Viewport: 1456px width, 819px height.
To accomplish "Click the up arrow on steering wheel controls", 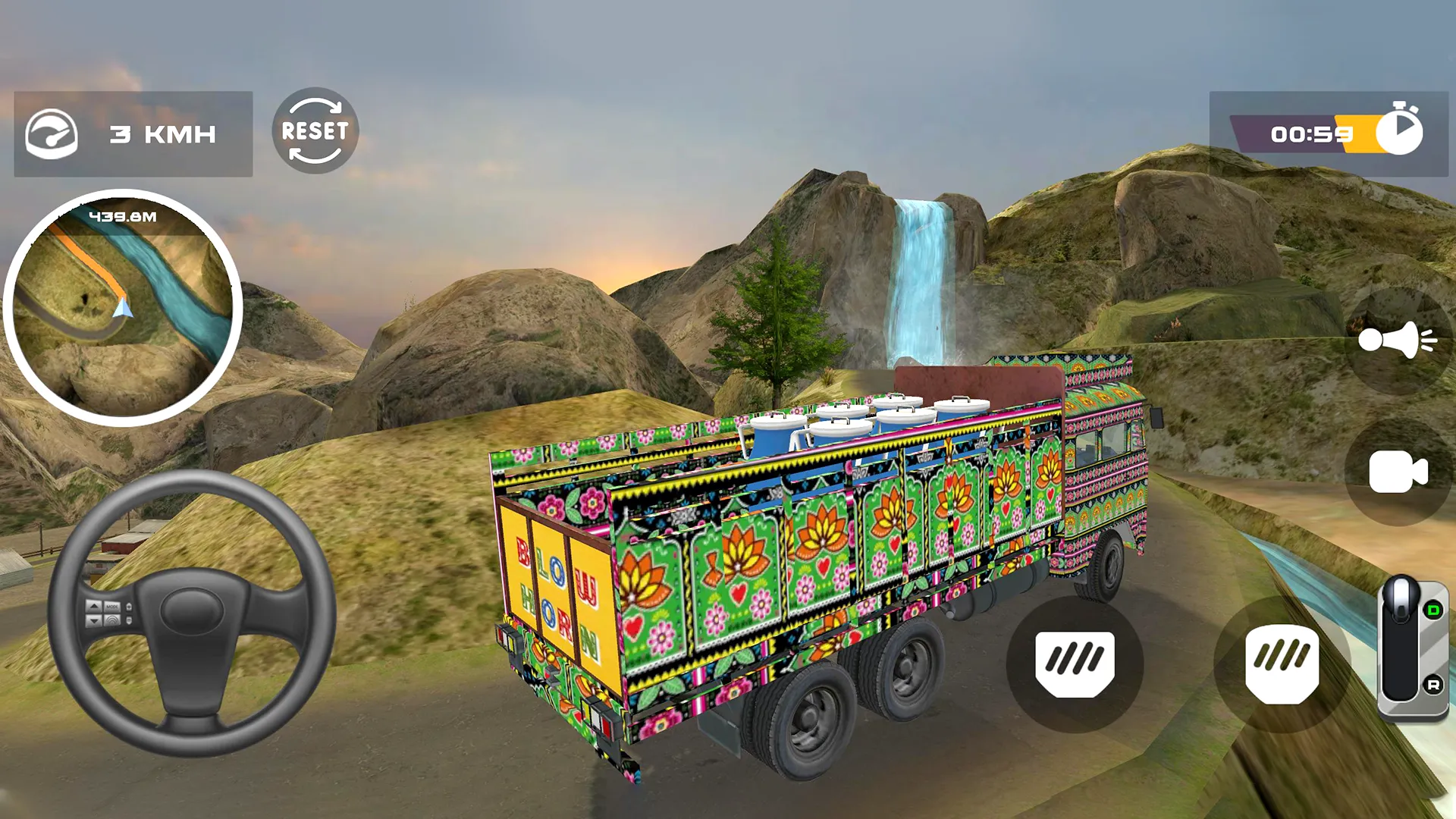I will [93, 607].
